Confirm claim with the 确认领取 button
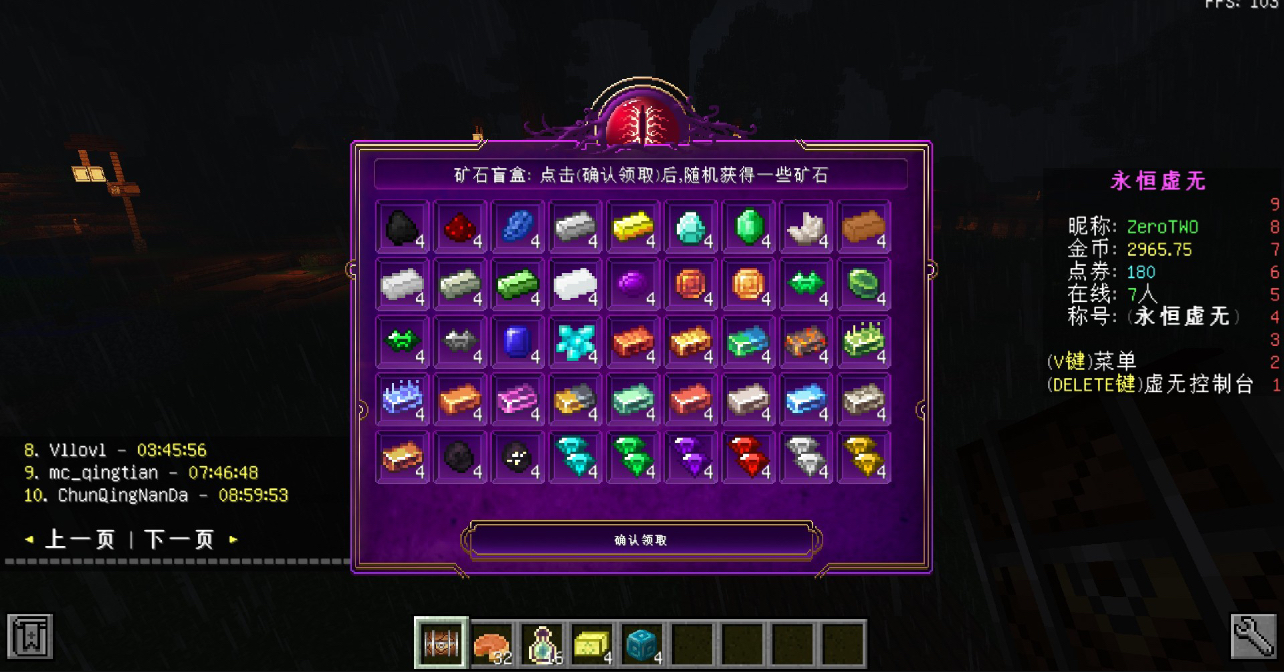Screen dimensions: 1284x672 point(640,540)
